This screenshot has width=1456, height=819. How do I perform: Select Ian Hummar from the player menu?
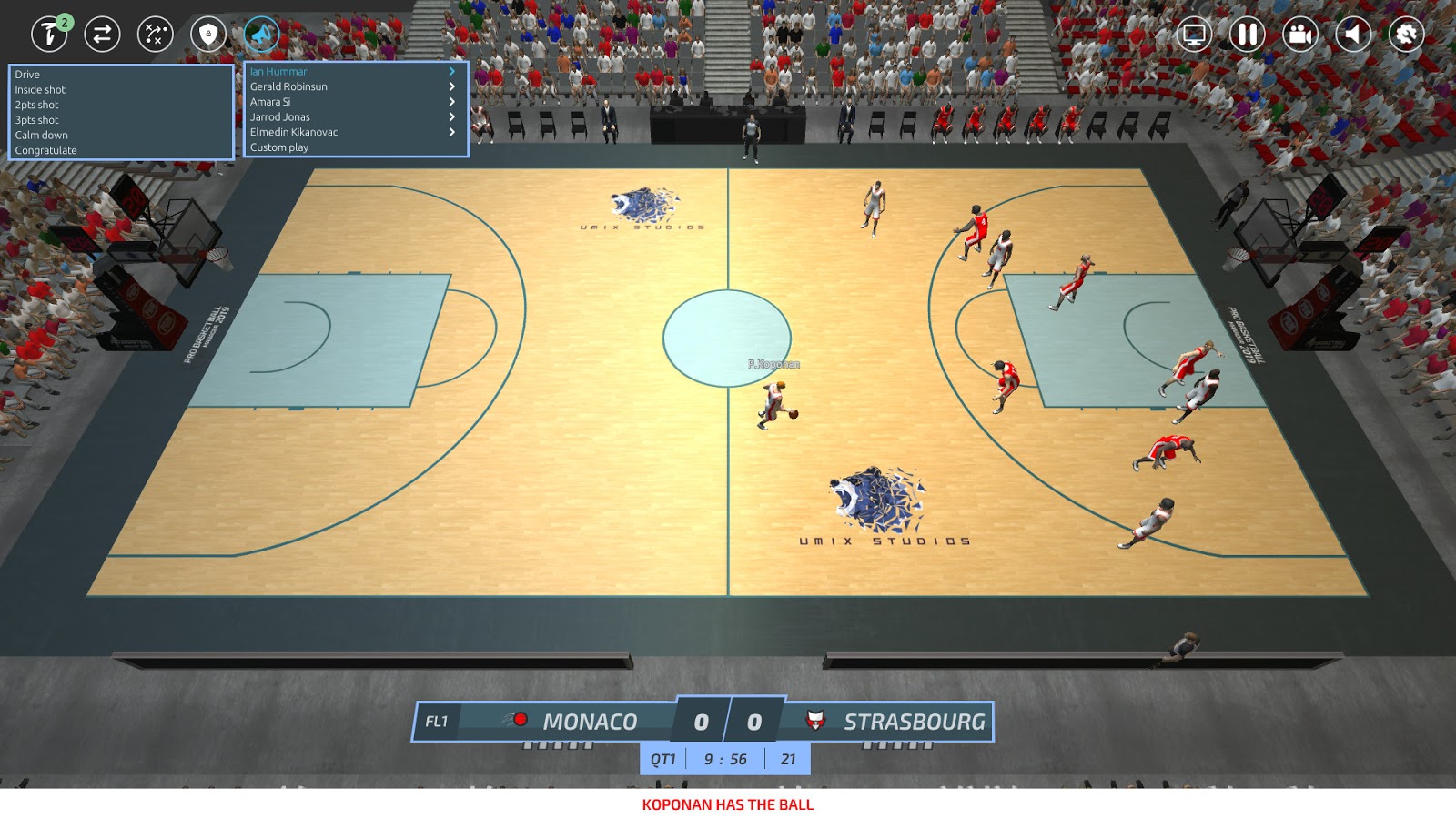tap(278, 70)
